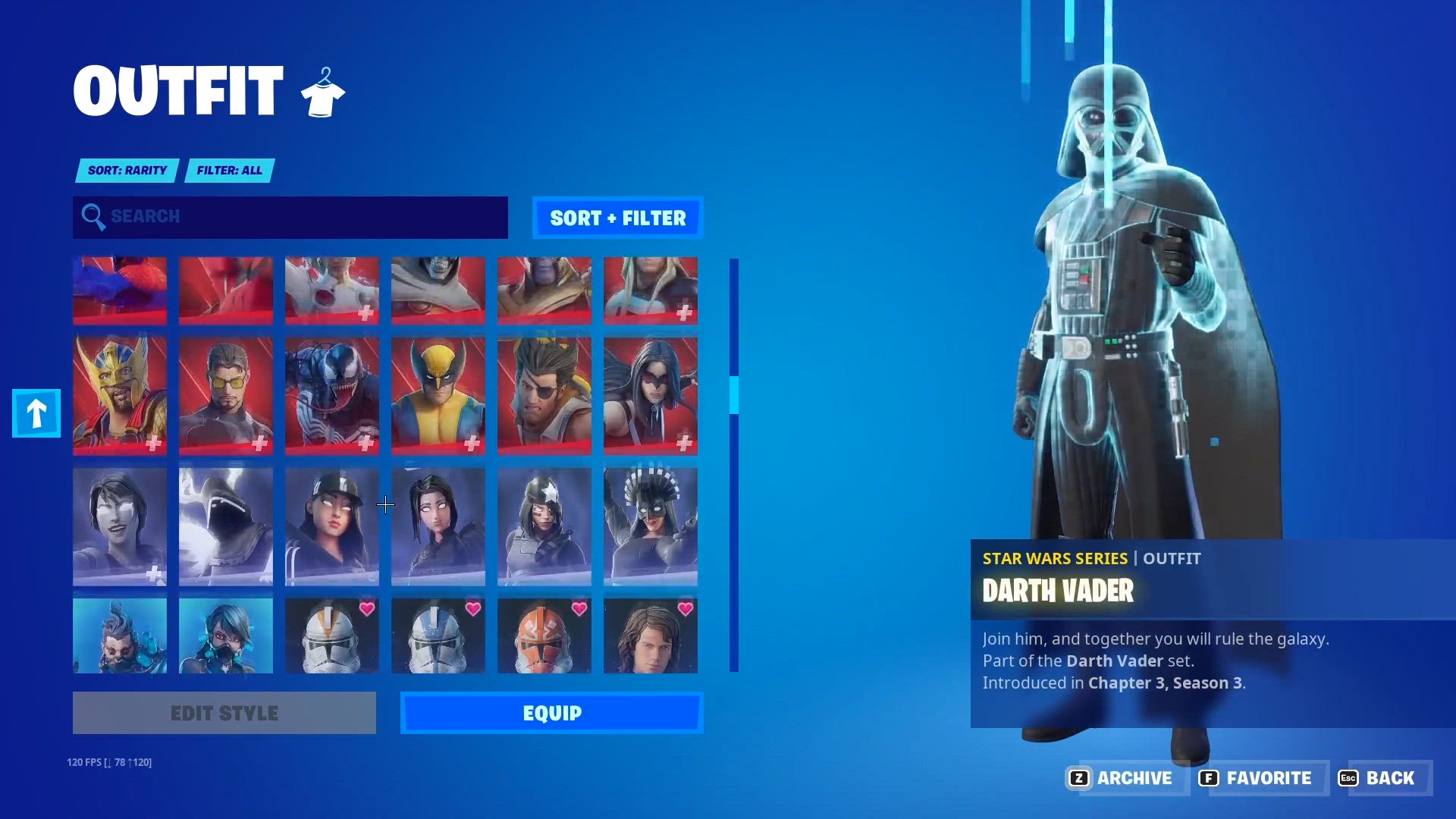This screenshot has width=1456, height=819.
Task: Select the Thanos outfit thumbnail
Action: (x=544, y=290)
